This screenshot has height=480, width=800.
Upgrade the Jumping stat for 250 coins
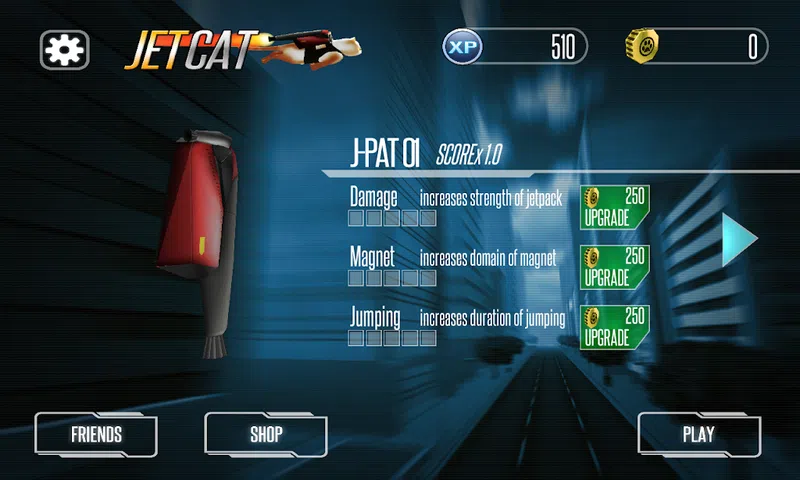[x=615, y=327]
